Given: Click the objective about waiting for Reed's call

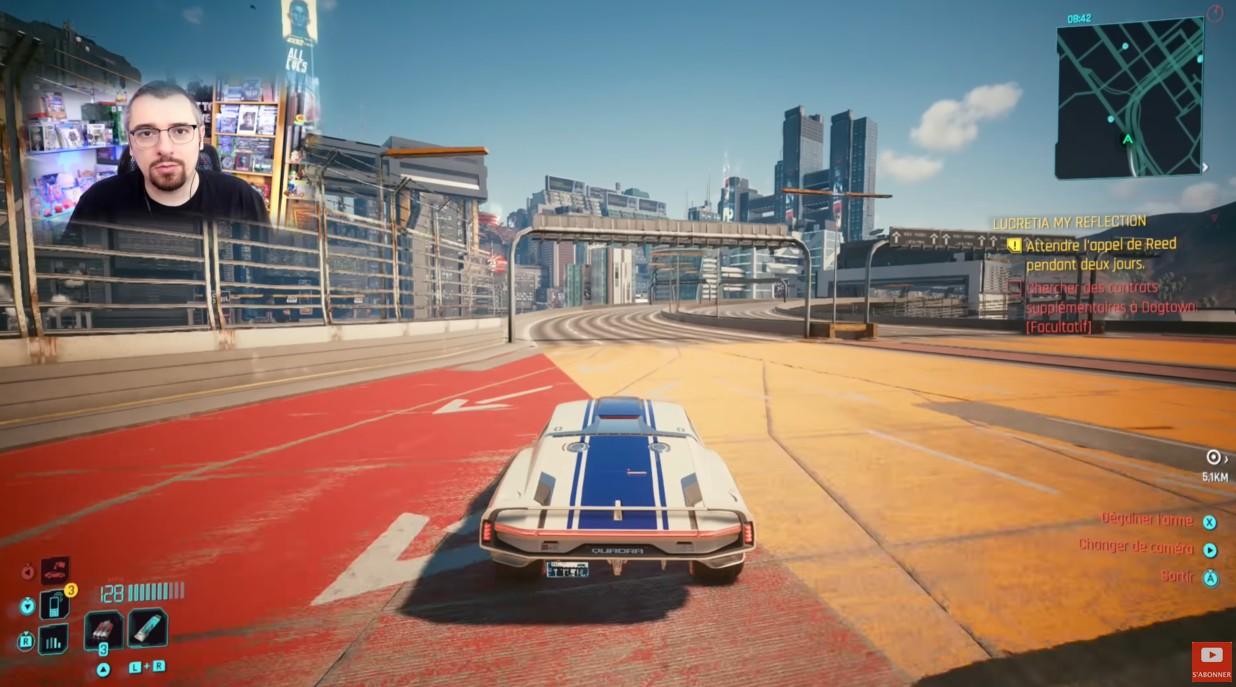Looking at the screenshot, I should pos(1100,253).
